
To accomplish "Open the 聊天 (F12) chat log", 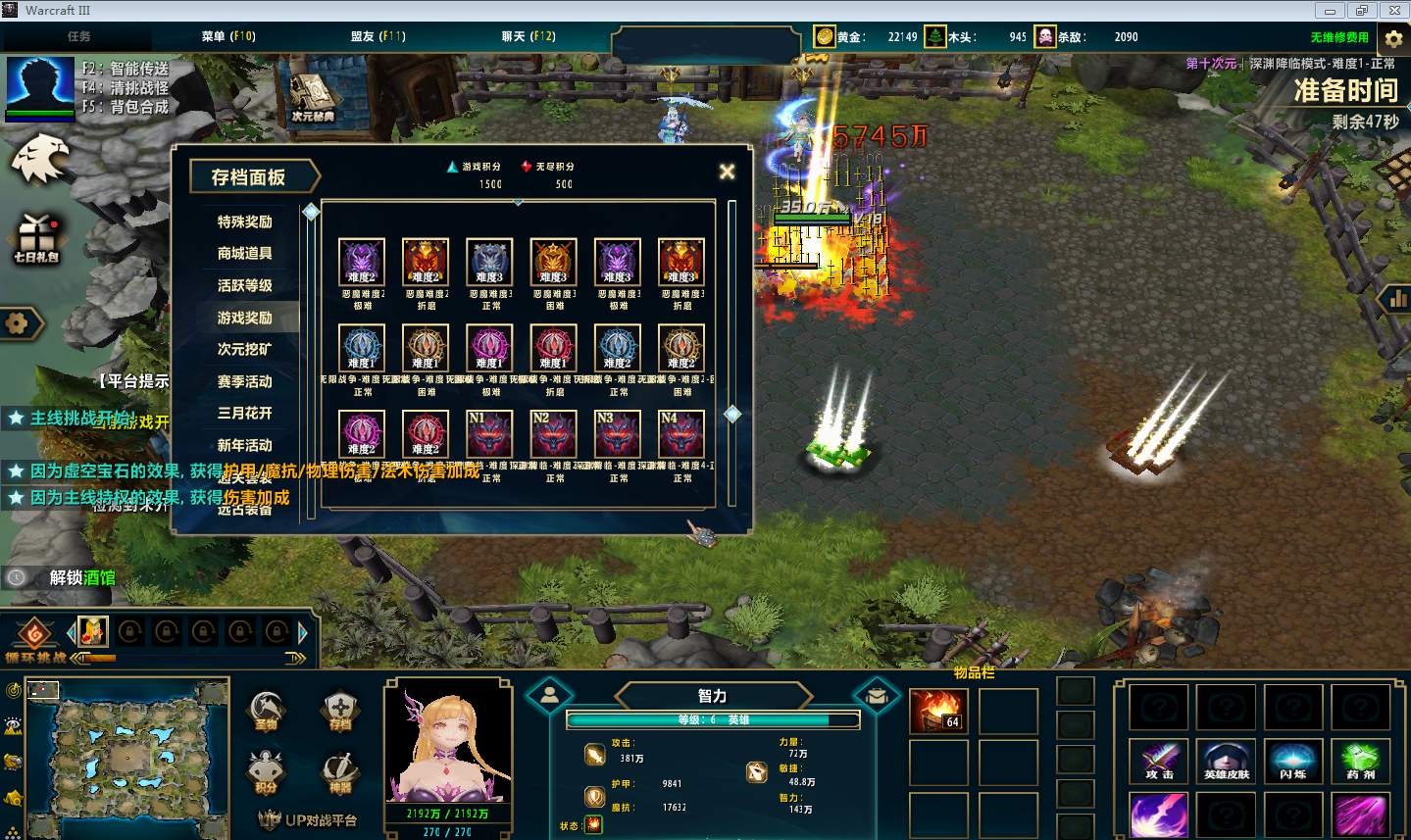I will (x=529, y=36).
